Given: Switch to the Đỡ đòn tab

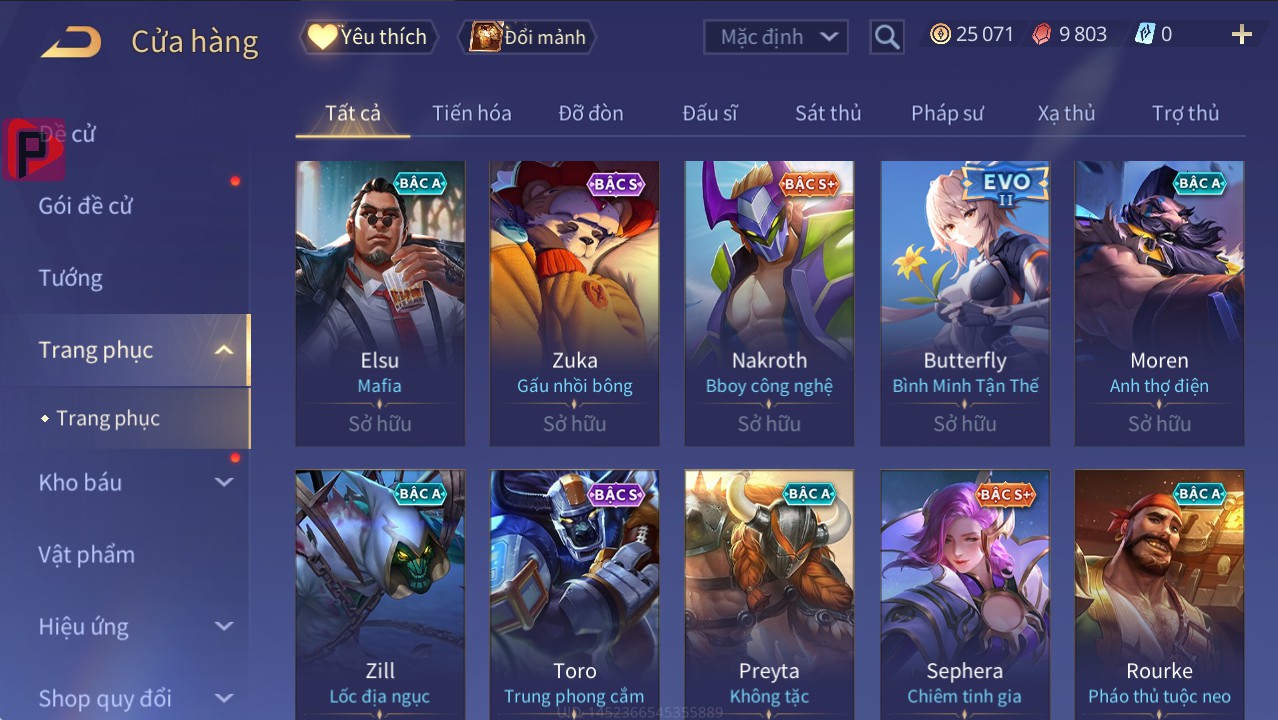Looking at the screenshot, I should tap(590, 113).
